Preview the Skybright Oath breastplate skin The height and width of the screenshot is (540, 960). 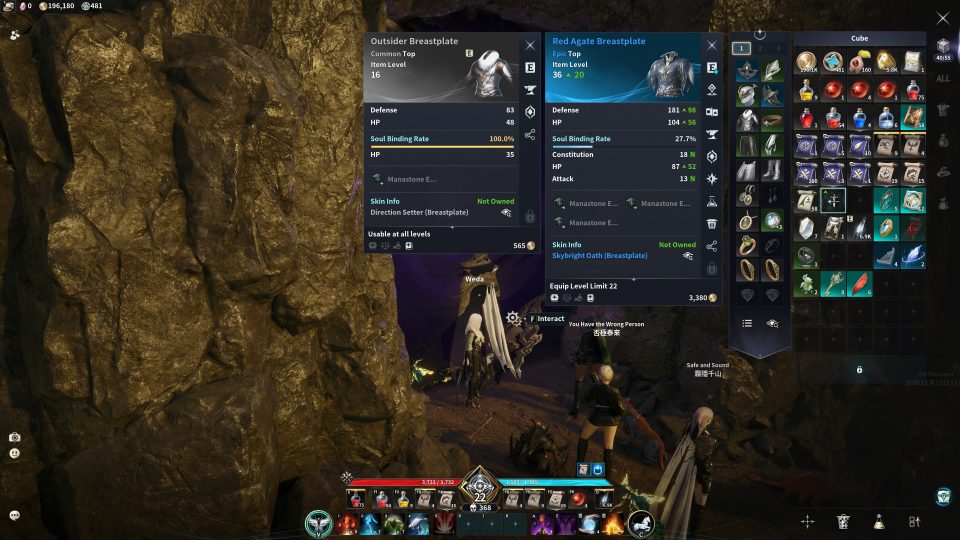[x=688, y=256]
